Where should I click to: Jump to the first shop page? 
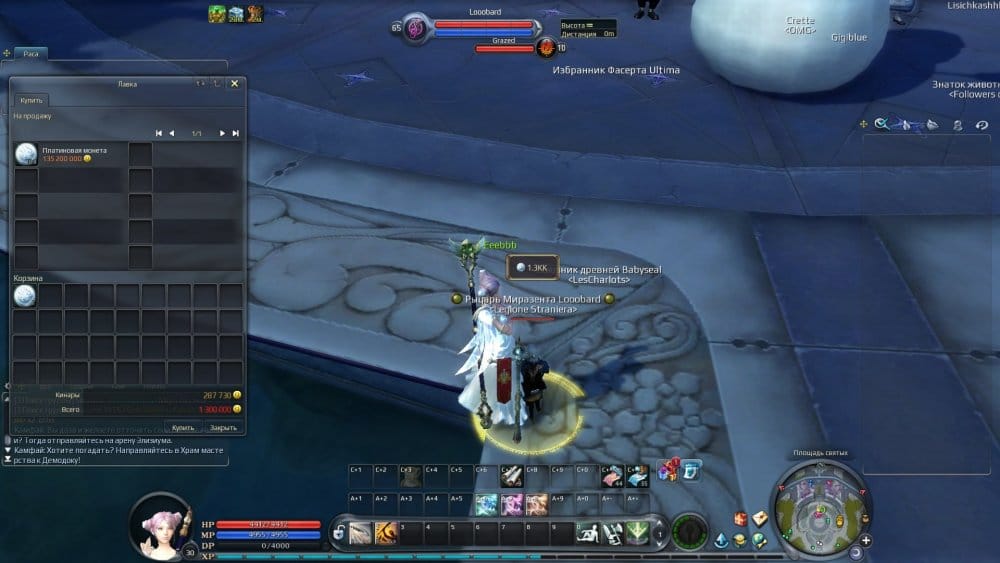coord(158,133)
